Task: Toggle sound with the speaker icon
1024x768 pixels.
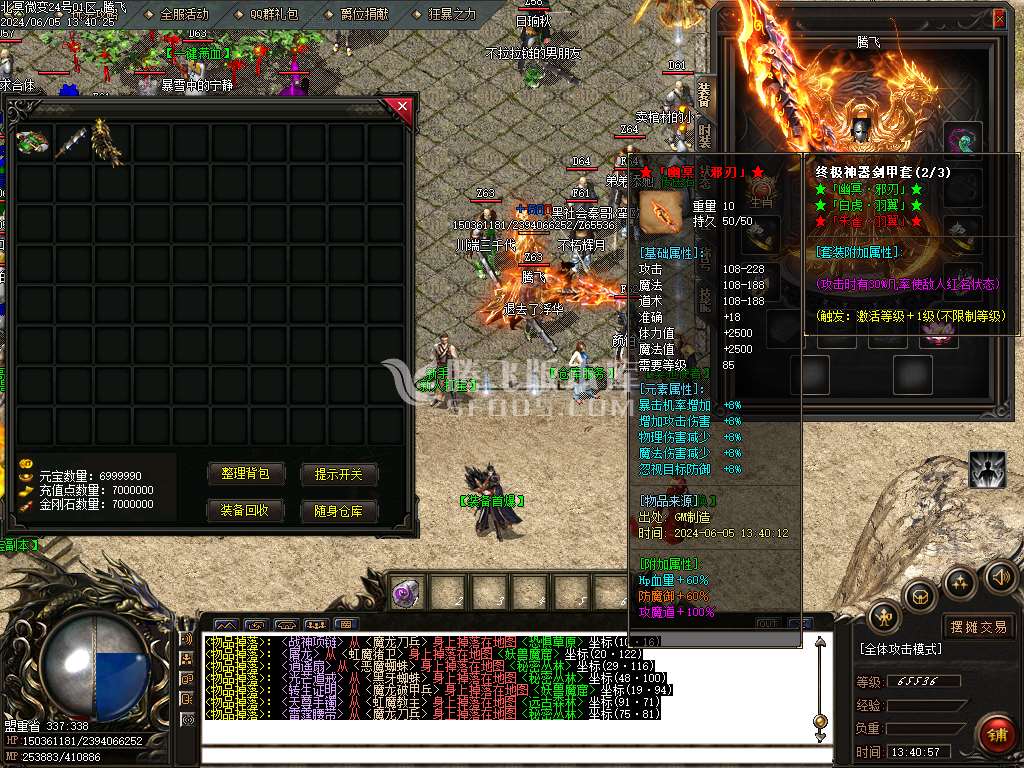Action: [x=999, y=576]
